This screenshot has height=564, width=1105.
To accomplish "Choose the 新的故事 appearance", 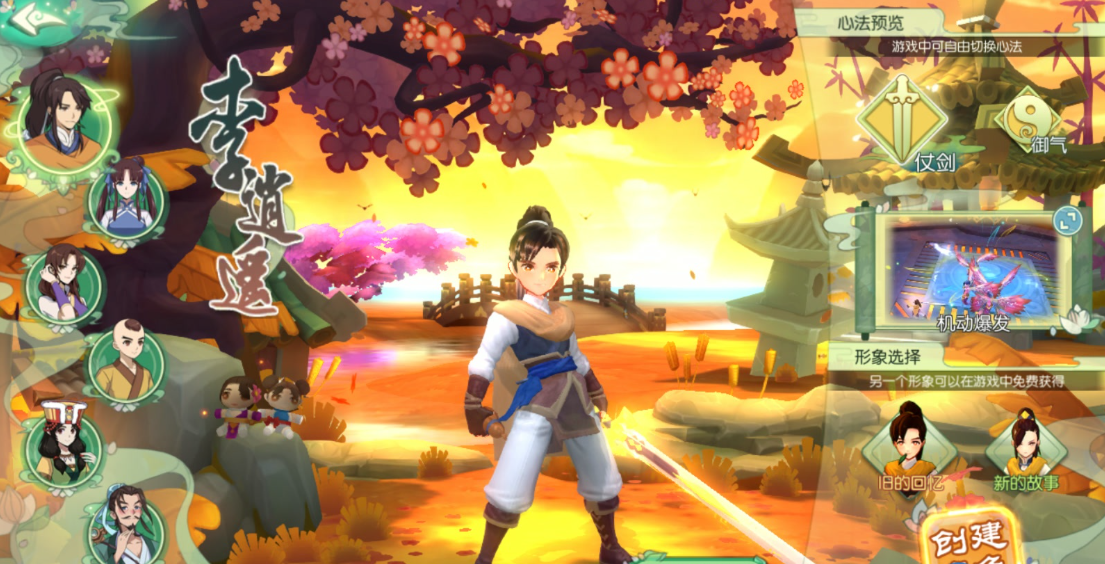I will 1027,448.
